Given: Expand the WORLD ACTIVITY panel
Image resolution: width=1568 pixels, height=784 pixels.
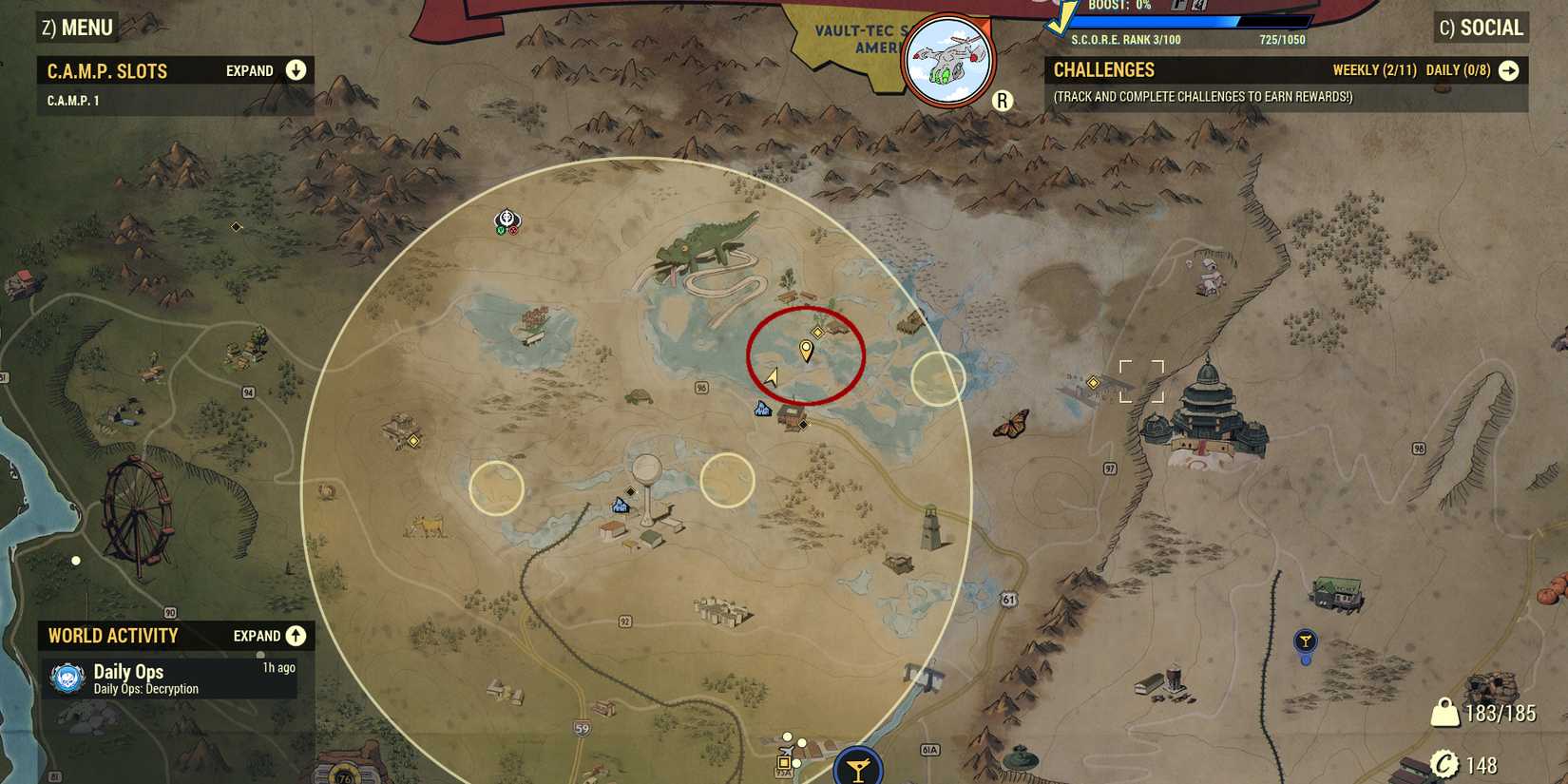Looking at the screenshot, I should [x=295, y=636].
